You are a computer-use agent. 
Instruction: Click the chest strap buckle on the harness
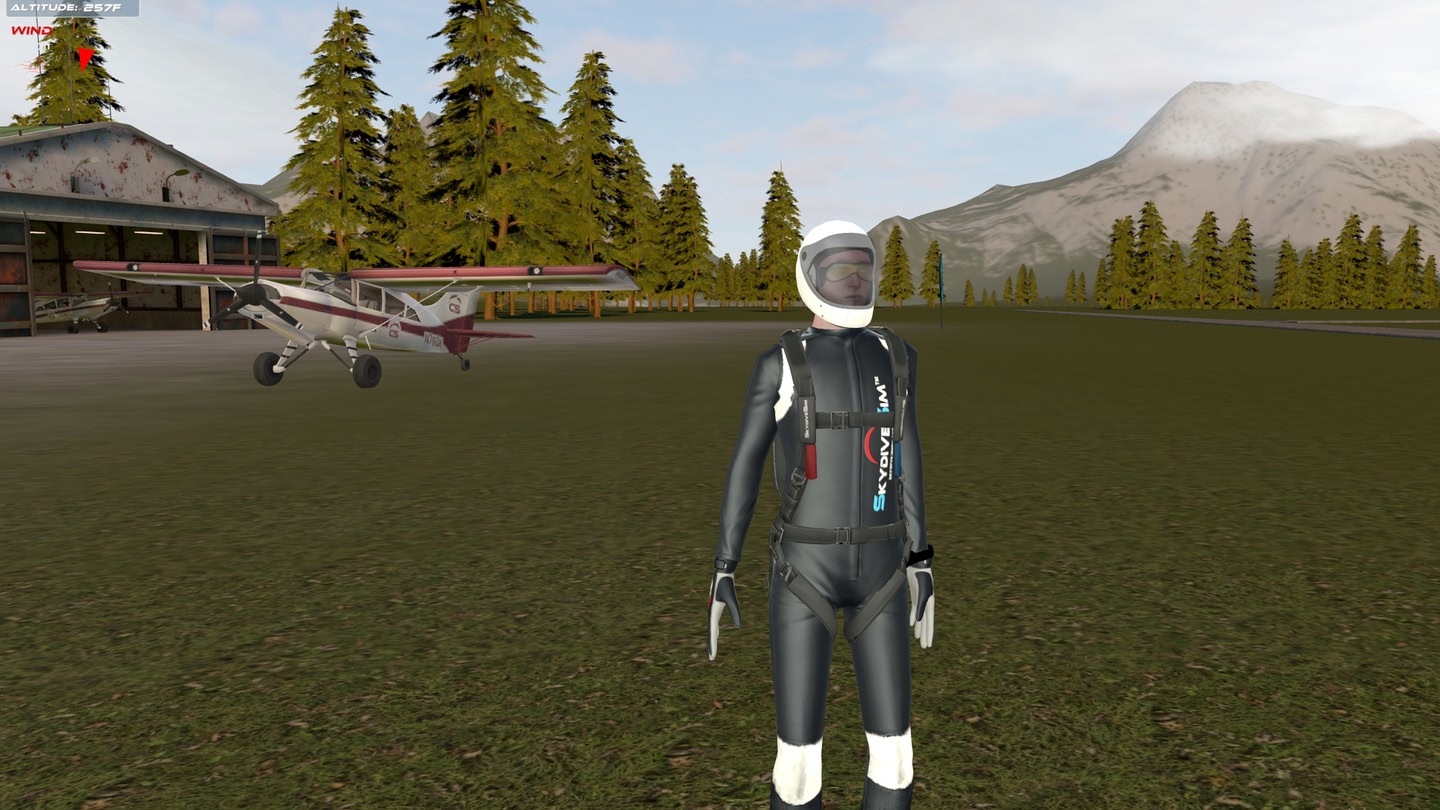[x=840, y=418]
